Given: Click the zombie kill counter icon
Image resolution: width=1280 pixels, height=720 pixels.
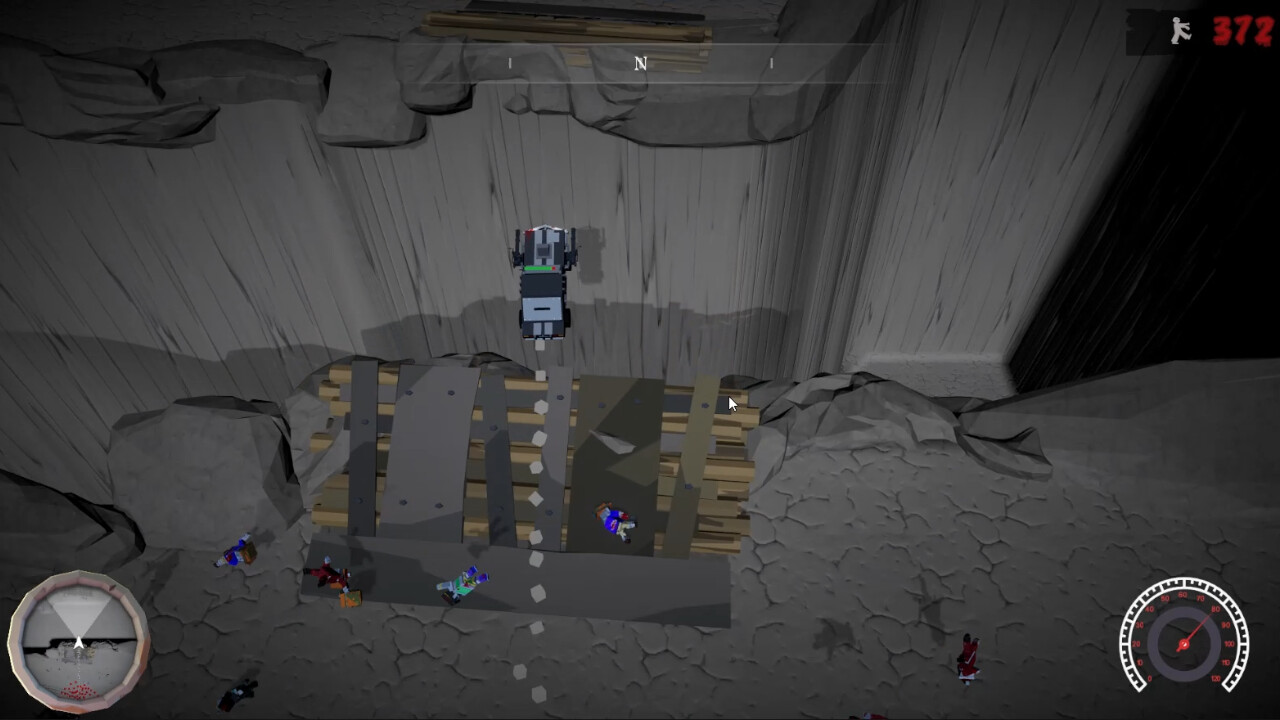Looking at the screenshot, I should (x=1178, y=30).
